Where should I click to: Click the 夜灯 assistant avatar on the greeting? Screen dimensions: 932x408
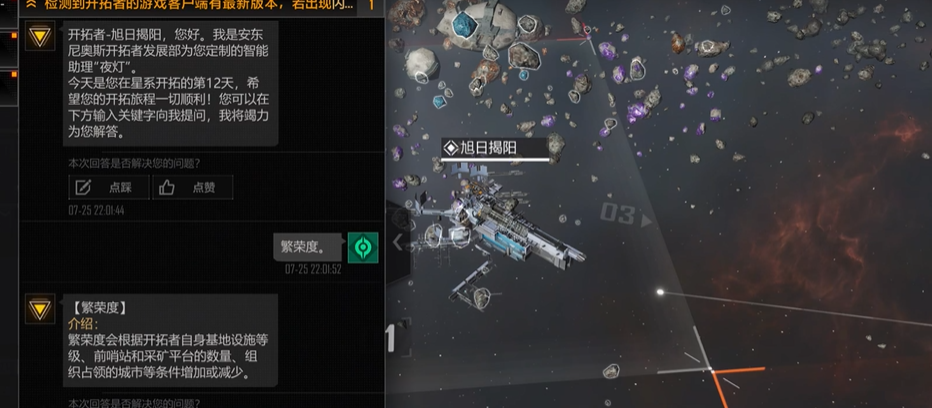pyautogui.click(x=40, y=37)
